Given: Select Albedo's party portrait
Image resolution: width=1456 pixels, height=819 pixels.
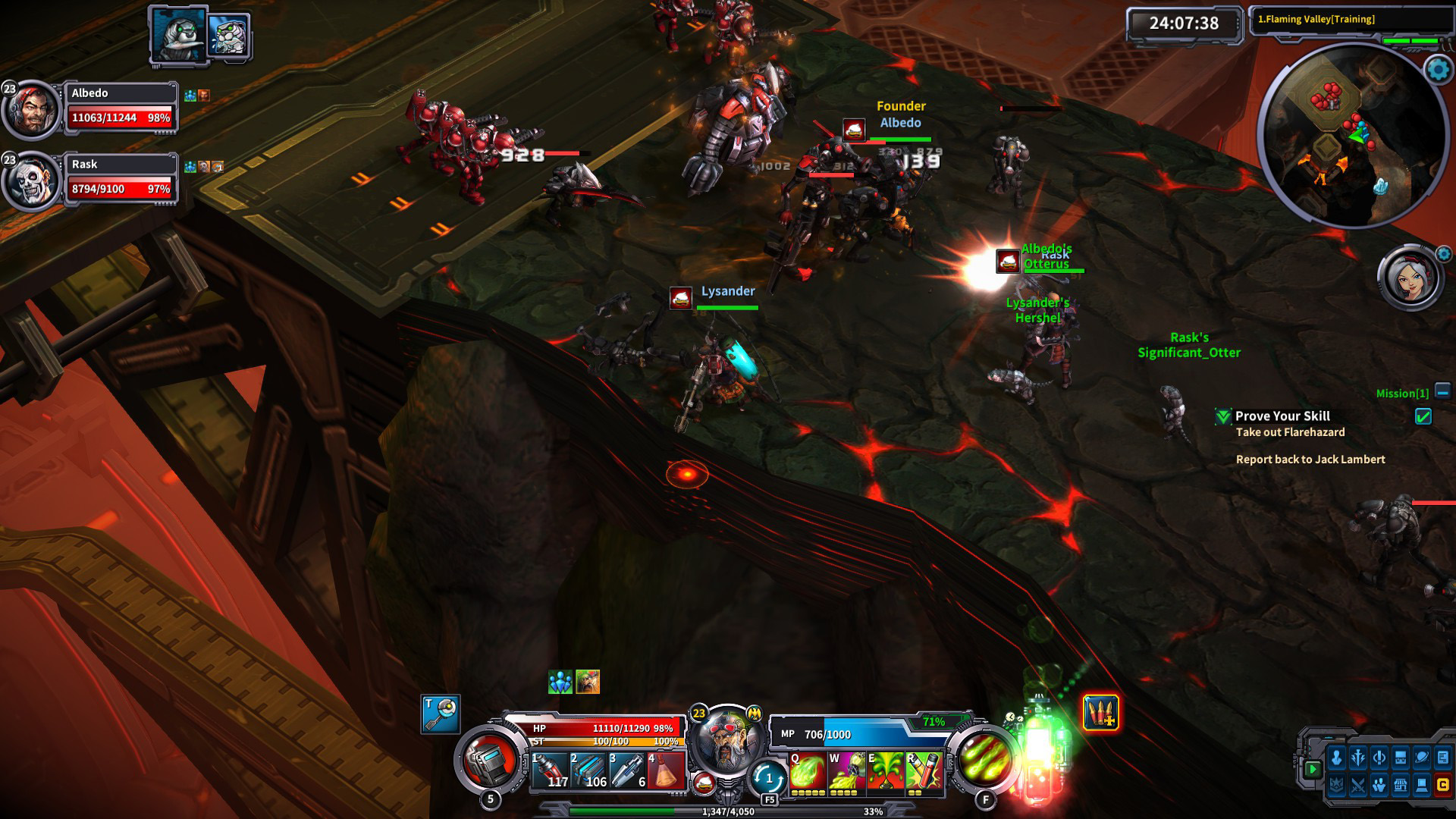Looking at the screenshot, I should [32, 109].
